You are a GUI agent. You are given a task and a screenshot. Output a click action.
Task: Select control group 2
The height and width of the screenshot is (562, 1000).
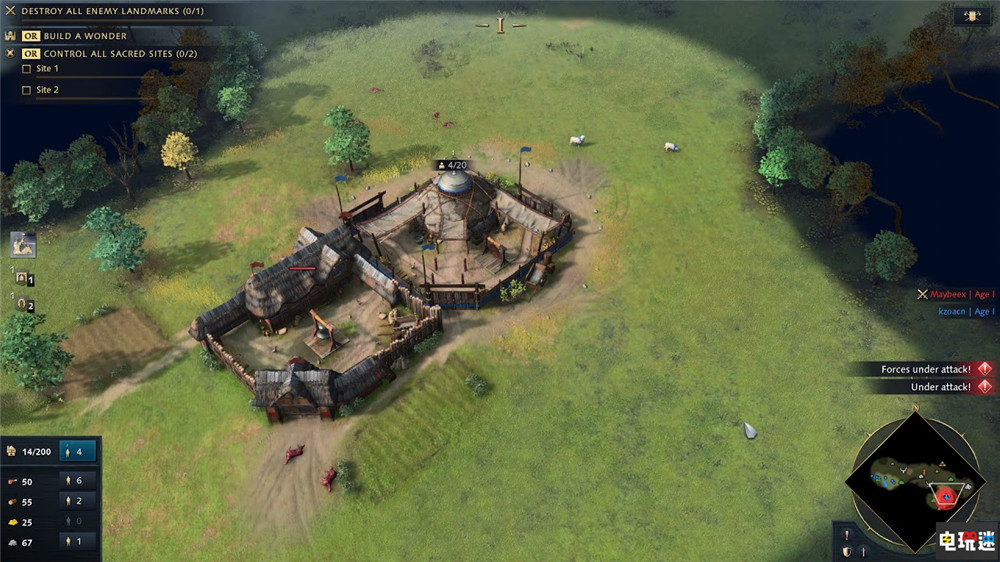(24, 303)
